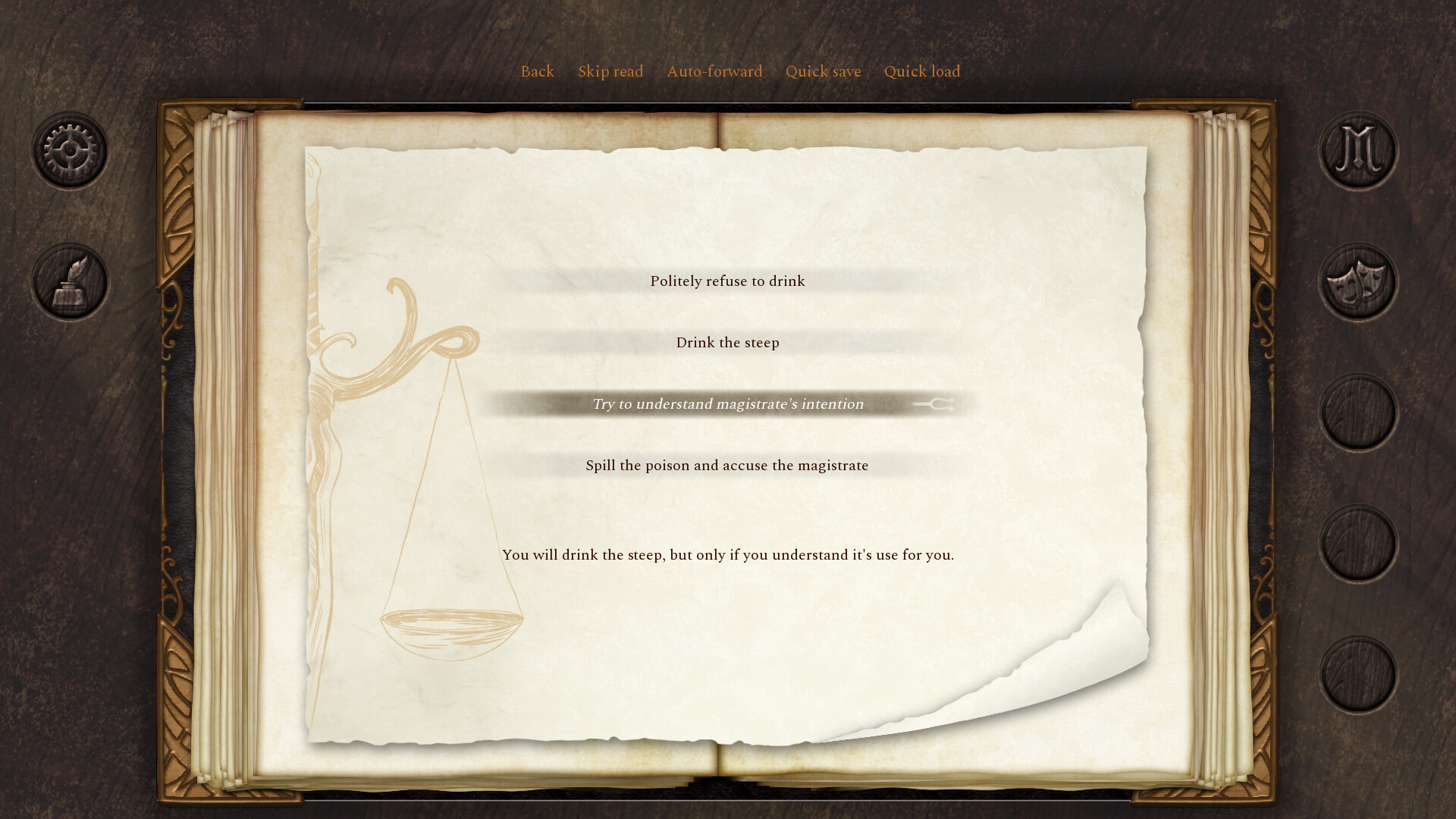Enable Auto-forward mode
Screen dimensions: 1456x819
tap(714, 71)
